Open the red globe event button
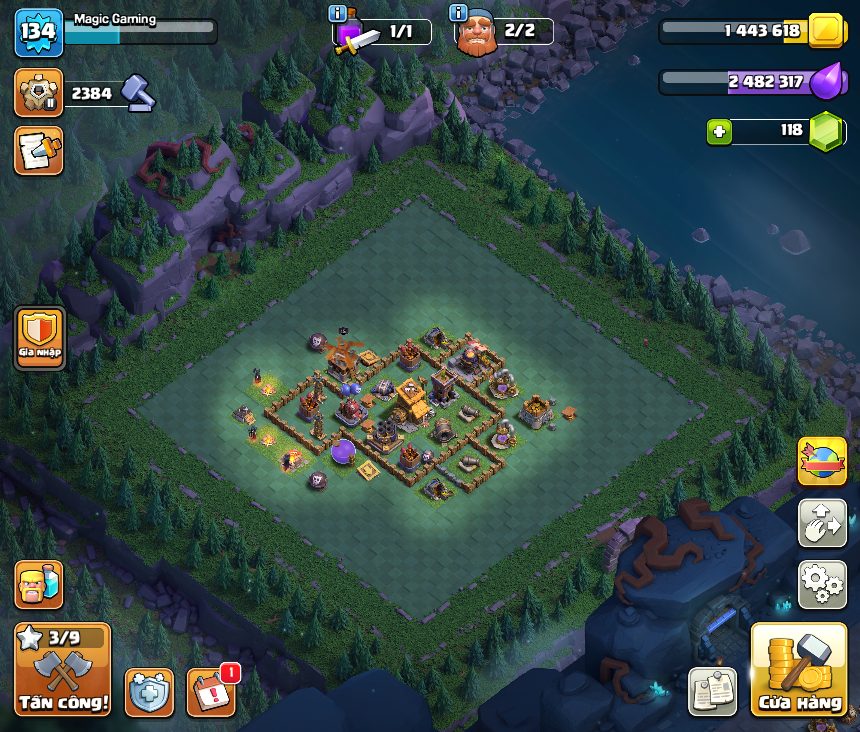The image size is (860, 732). (x=822, y=461)
